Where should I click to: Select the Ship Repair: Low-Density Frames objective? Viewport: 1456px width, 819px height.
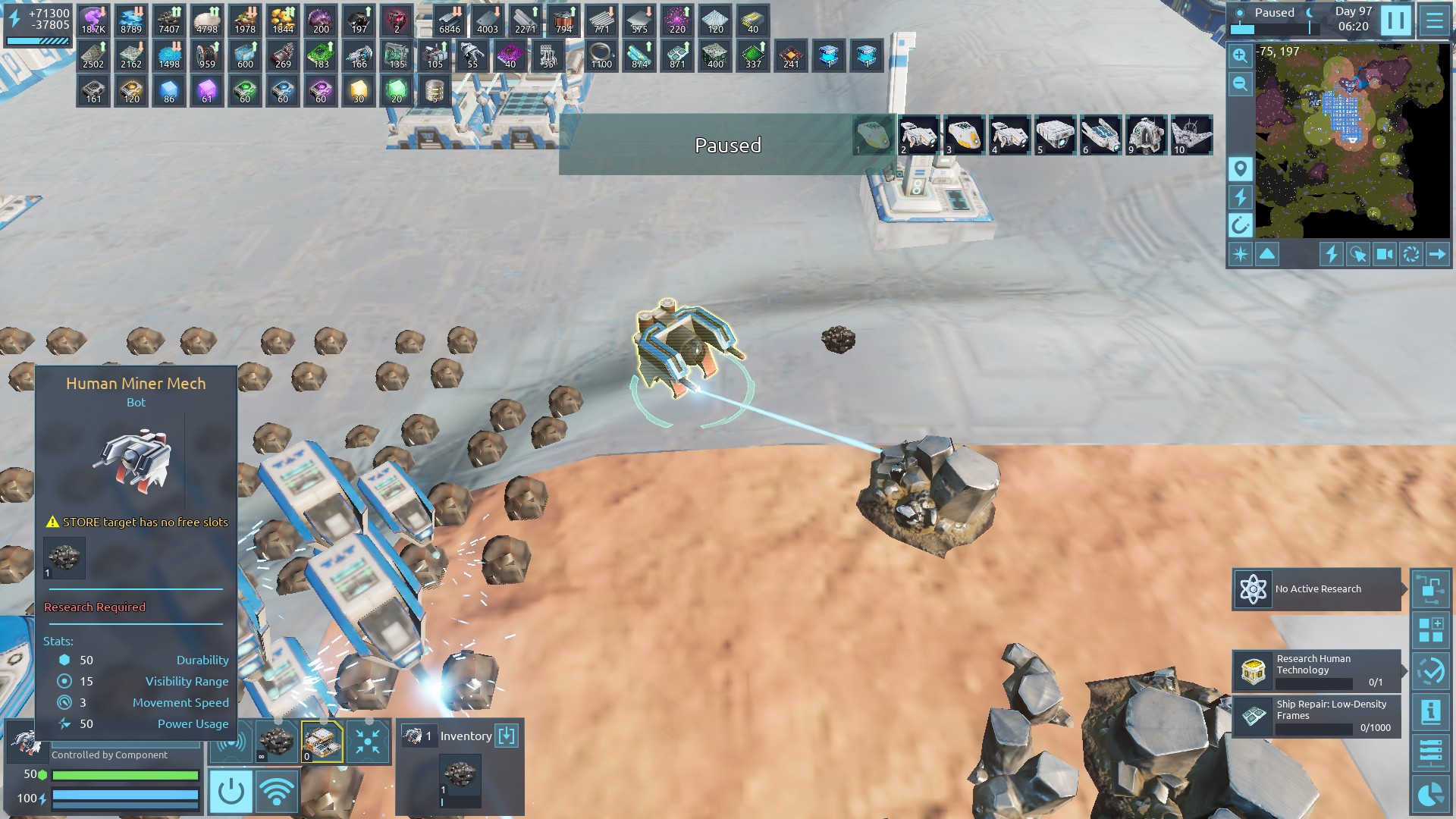click(1317, 716)
